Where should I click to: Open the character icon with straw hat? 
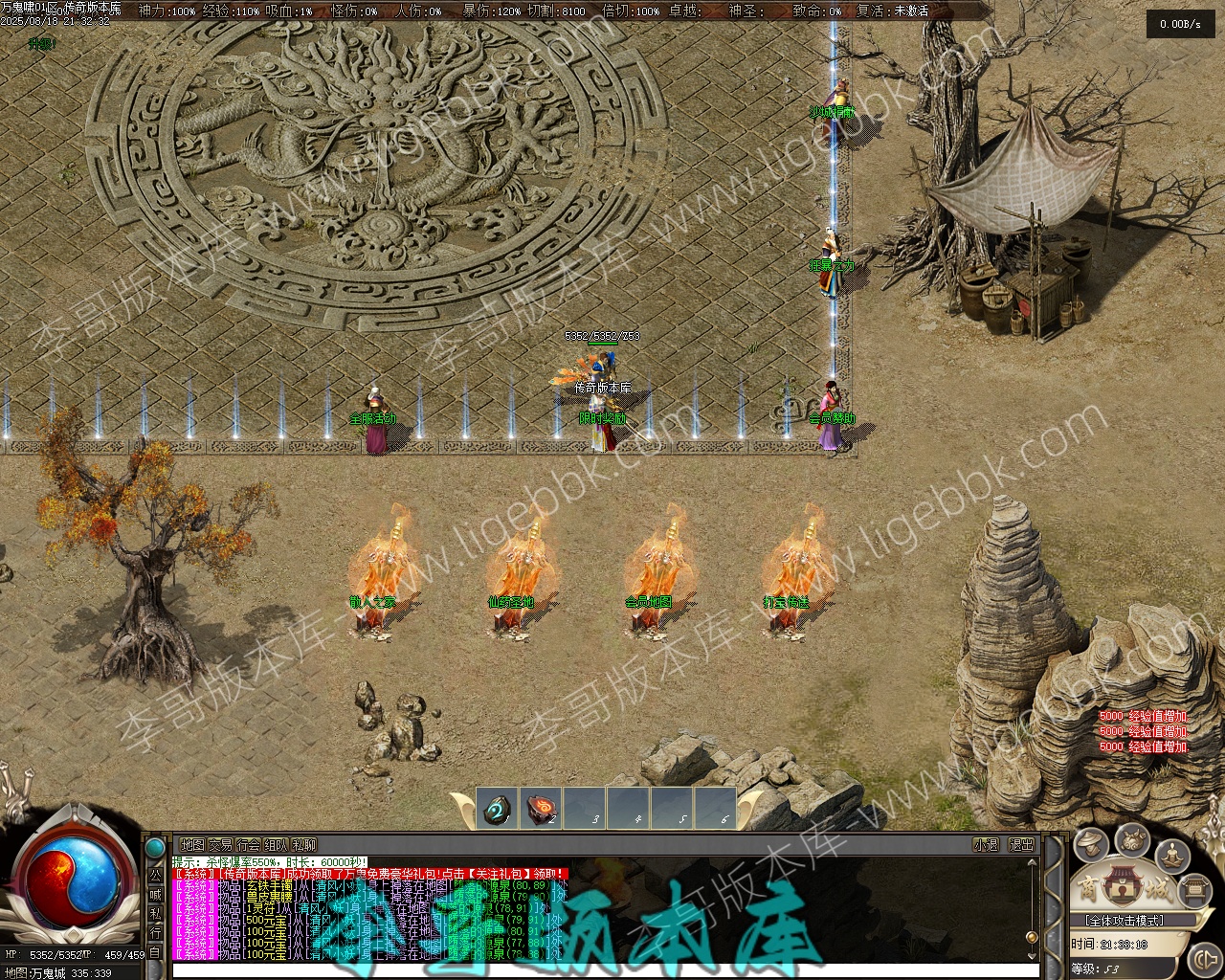pyautogui.click(x=1091, y=844)
